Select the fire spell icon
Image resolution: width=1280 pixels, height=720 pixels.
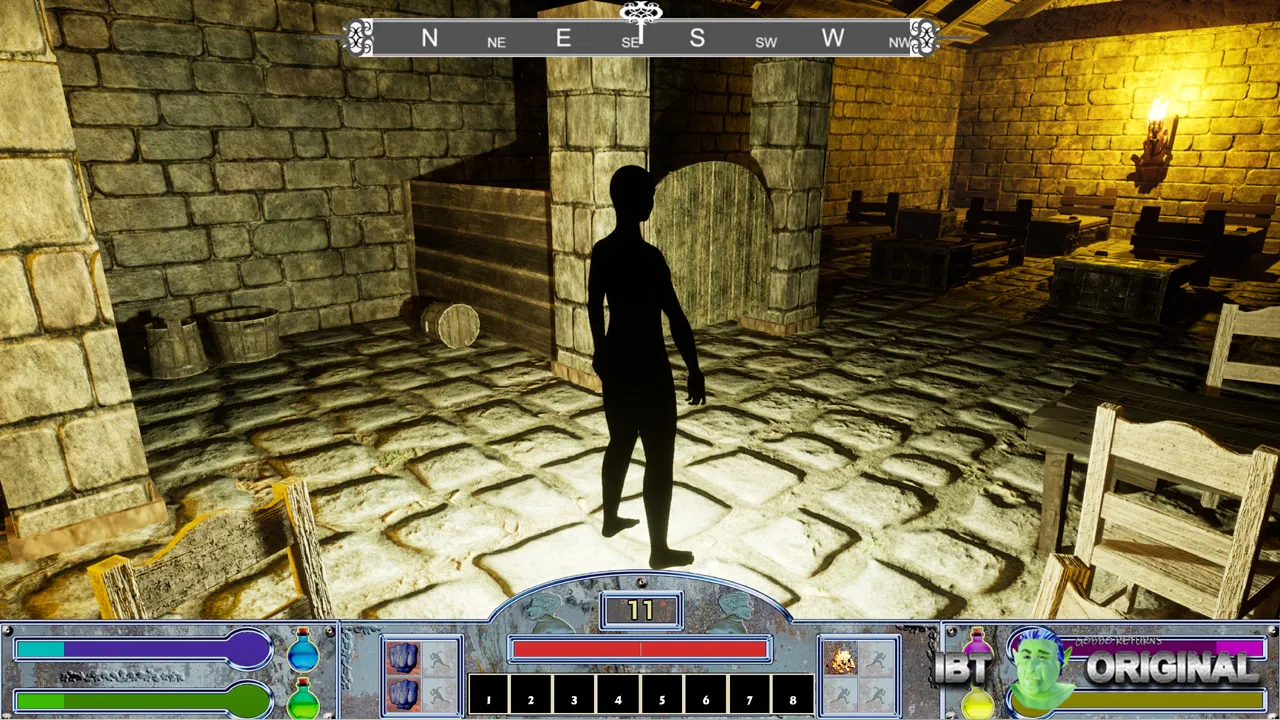840,658
